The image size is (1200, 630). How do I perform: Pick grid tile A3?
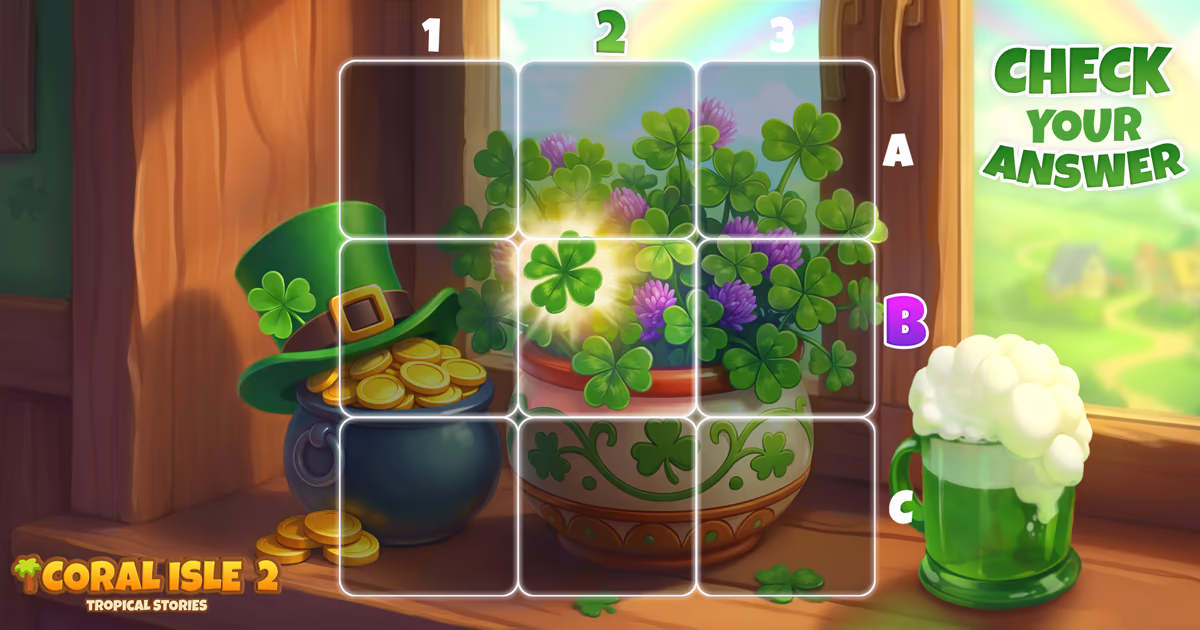[x=785, y=149]
